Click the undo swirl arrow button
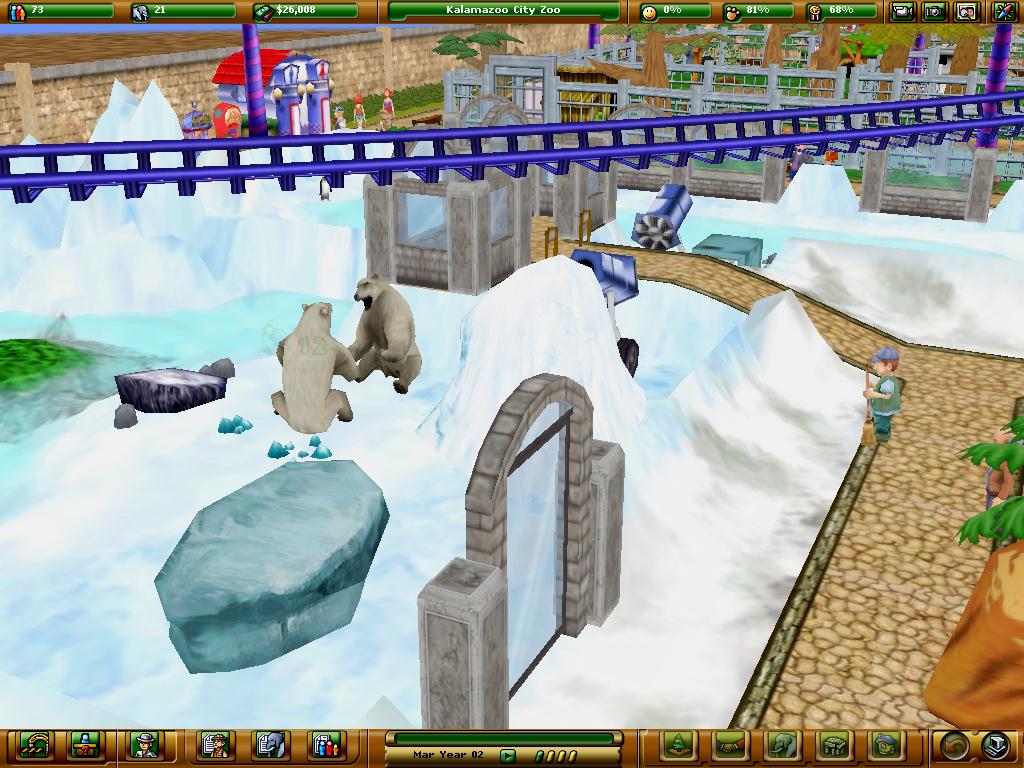Viewport: 1024px width, 768px height. coord(955,745)
